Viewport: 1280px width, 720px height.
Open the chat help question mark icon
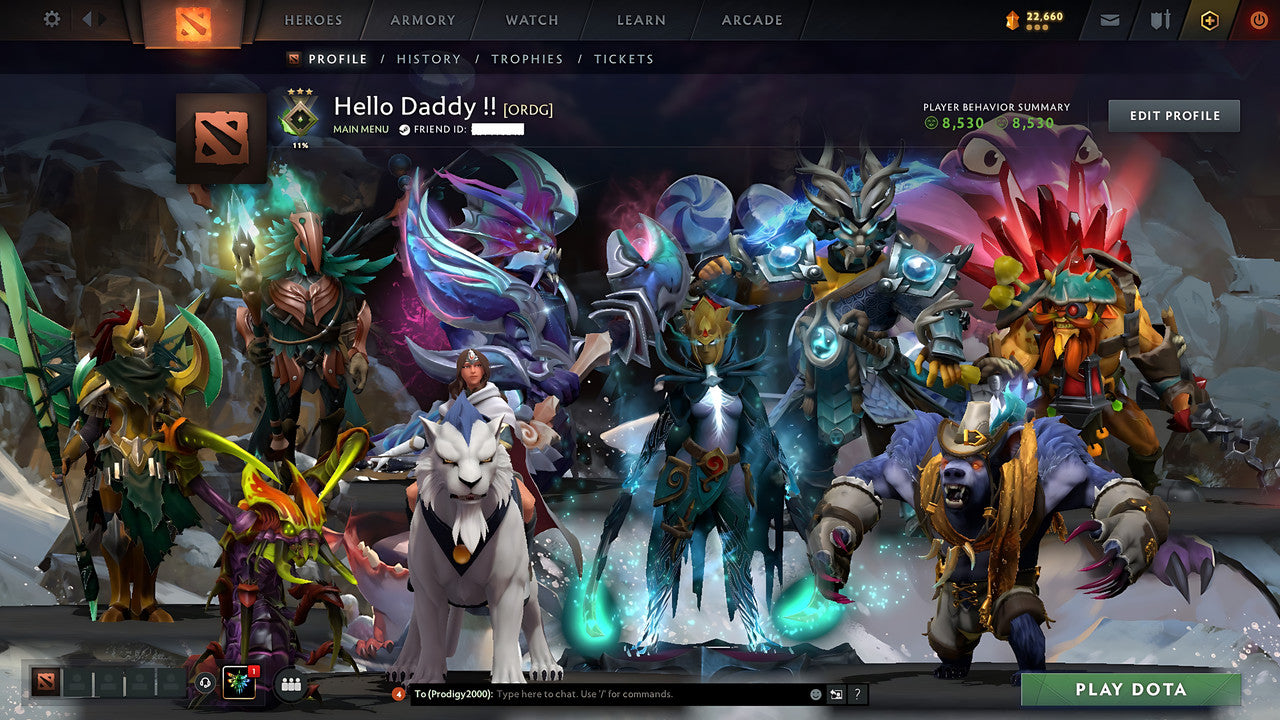point(856,694)
